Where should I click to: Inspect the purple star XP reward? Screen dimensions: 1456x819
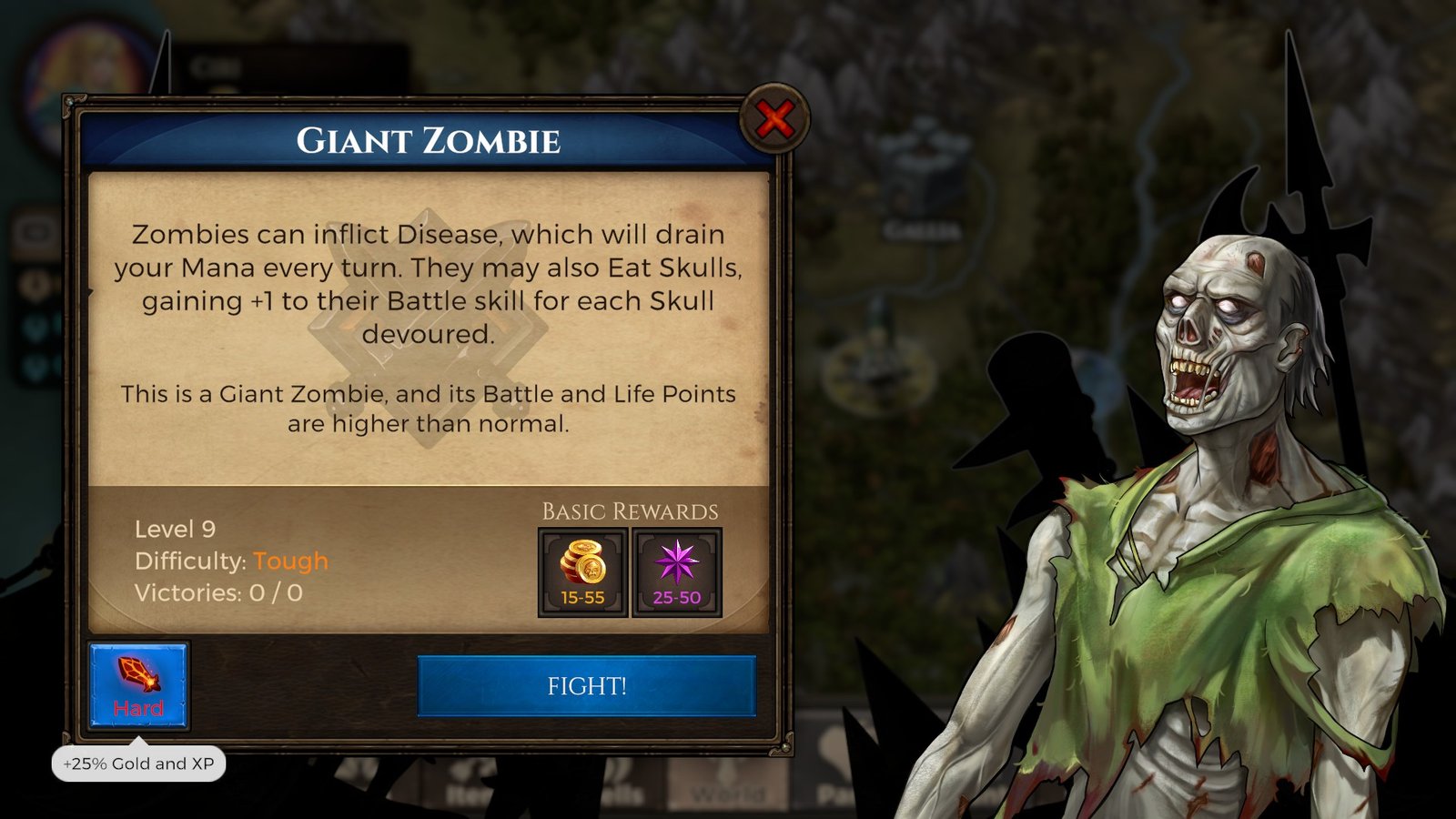(676, 572)
